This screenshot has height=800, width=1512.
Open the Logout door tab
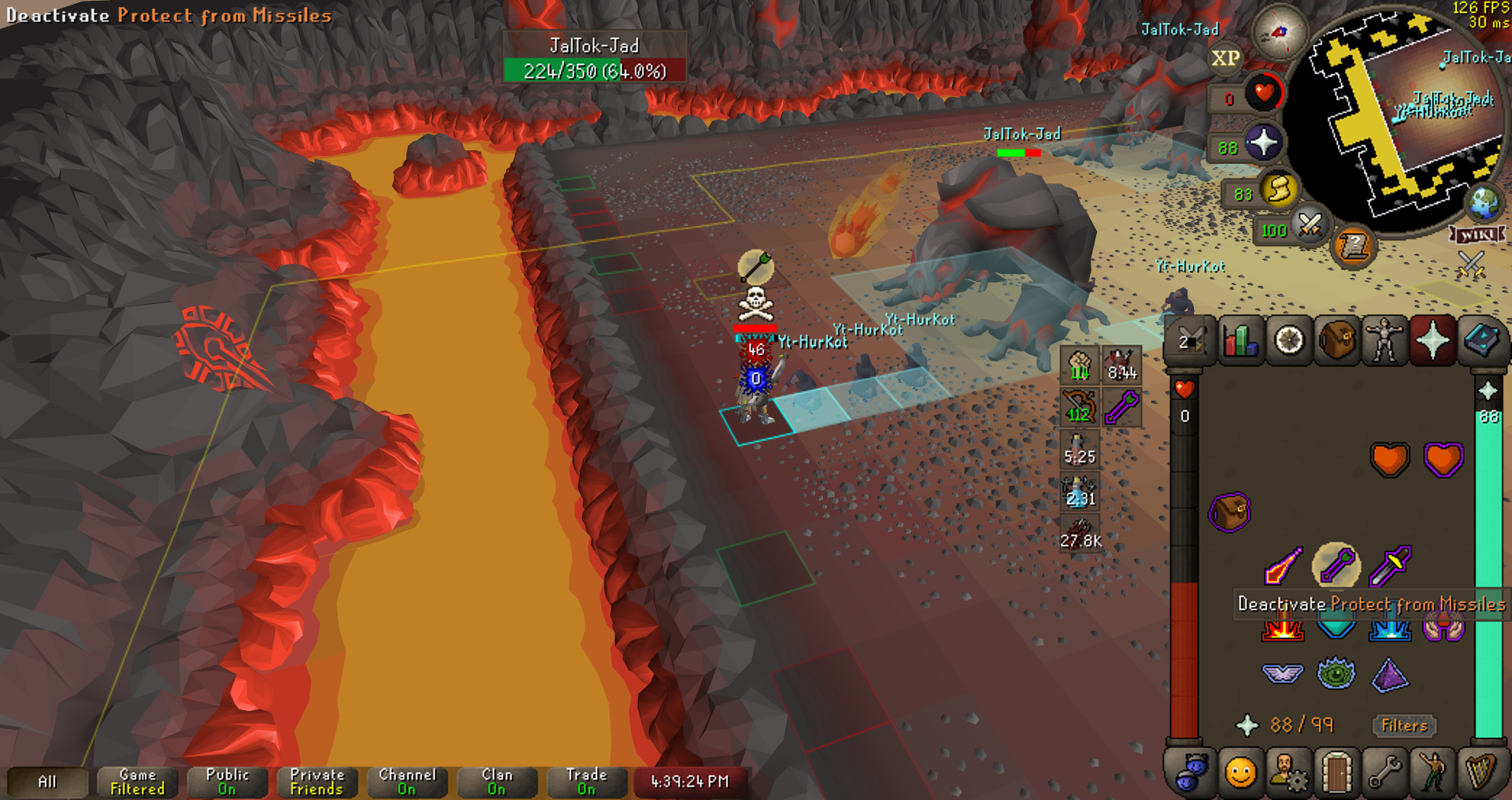coord(1336,772)
